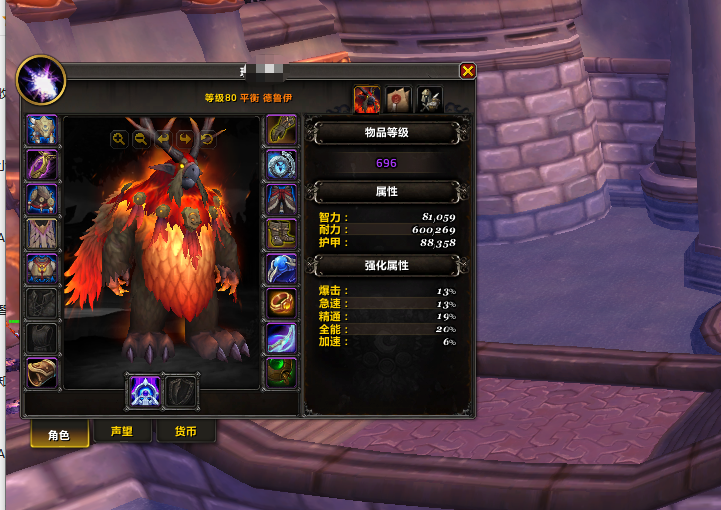
Task: Zoom out the character model view
Action: [x=141, y=139]
